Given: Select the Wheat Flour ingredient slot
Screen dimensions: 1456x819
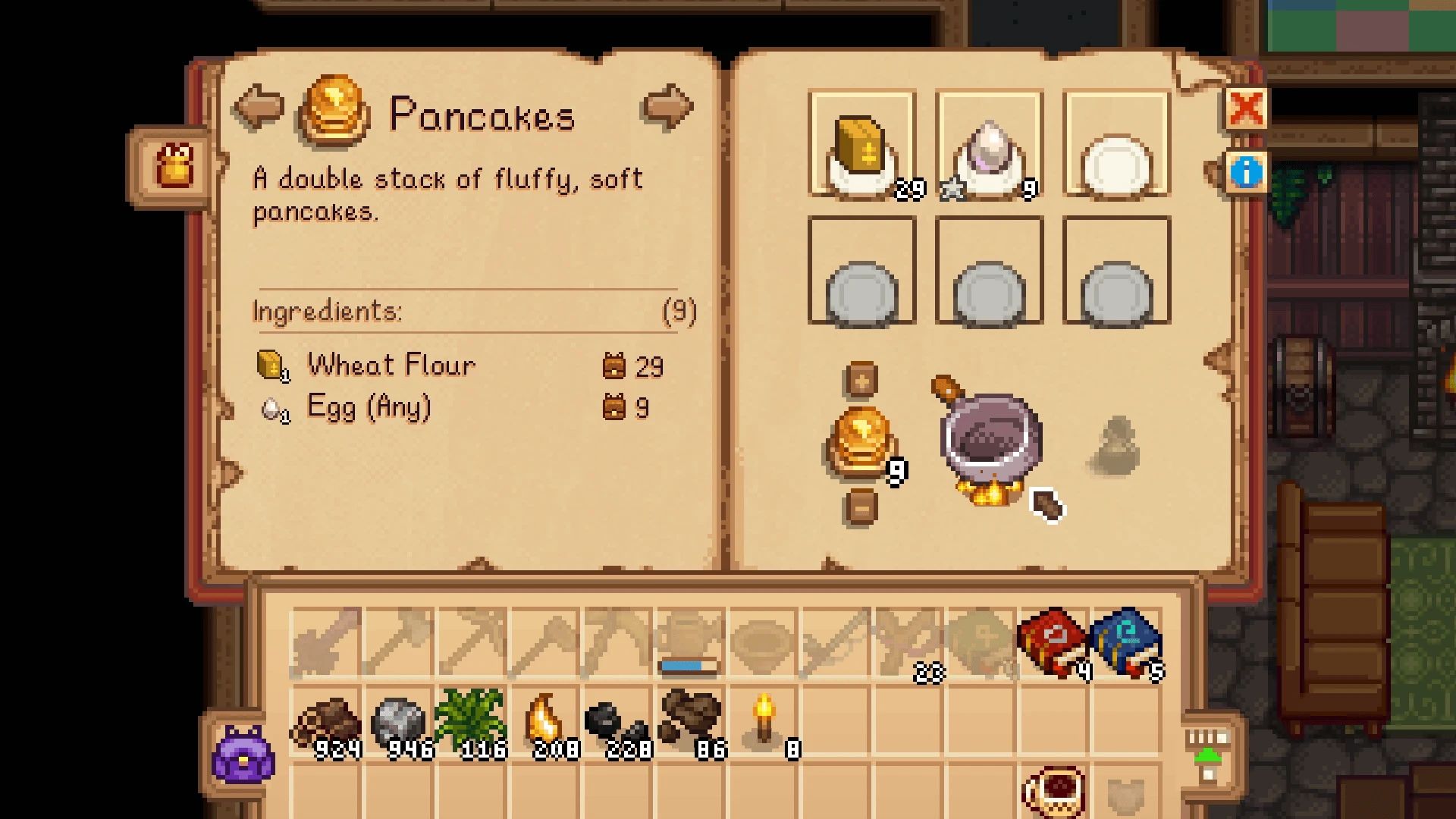Looking at the screenshot, I should [x=862, y=144].
